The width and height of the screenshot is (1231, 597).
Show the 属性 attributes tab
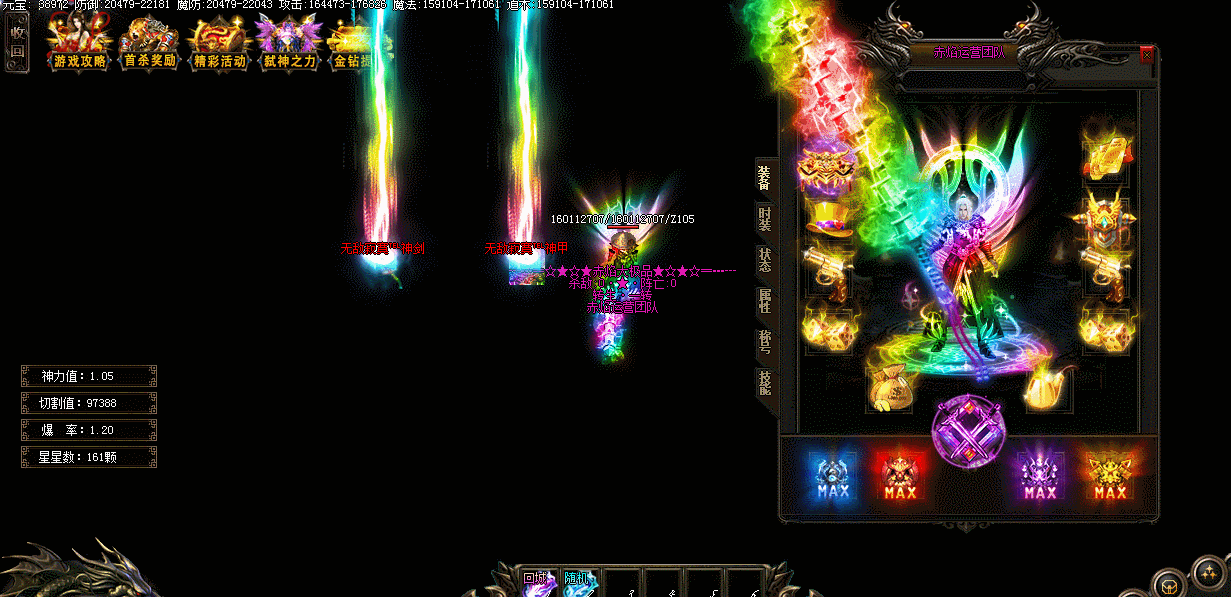click(x=764, y=301)
